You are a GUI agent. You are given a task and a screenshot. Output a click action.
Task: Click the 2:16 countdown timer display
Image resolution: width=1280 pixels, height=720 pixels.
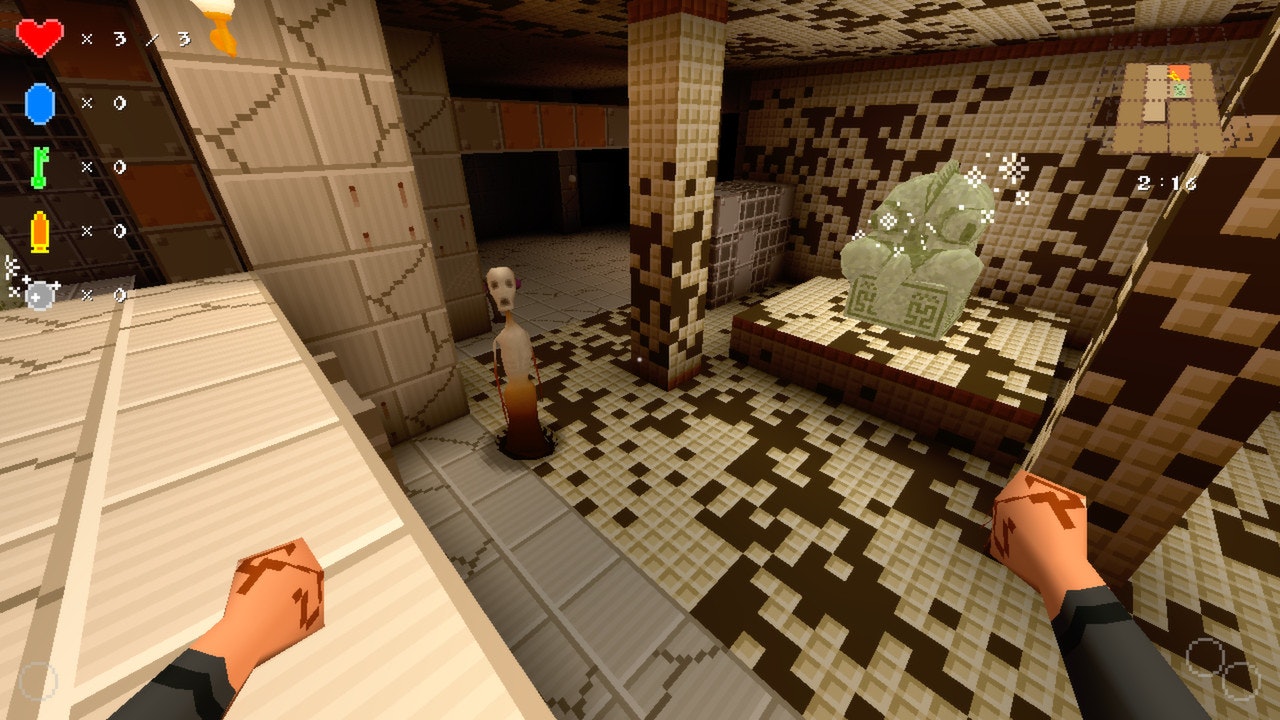click(1166, 183)
